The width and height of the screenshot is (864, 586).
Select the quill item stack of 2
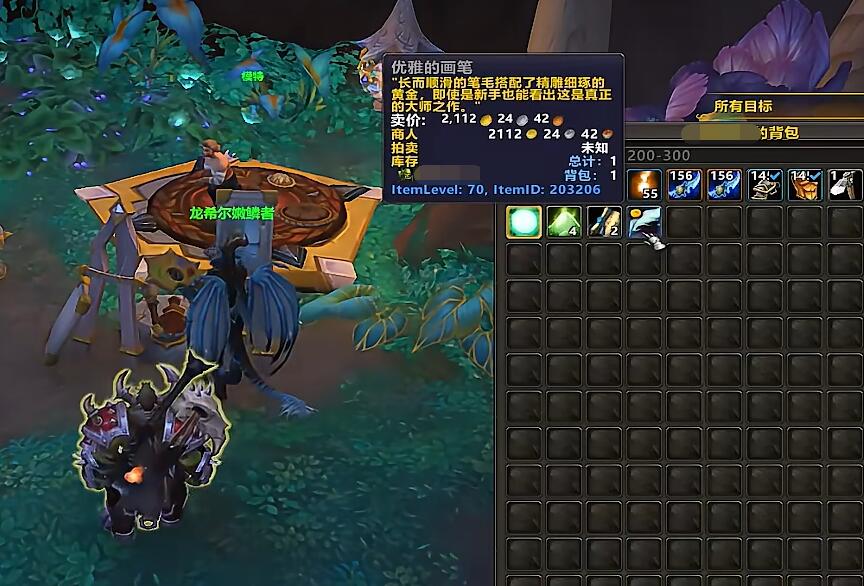(x=604, y=222)
